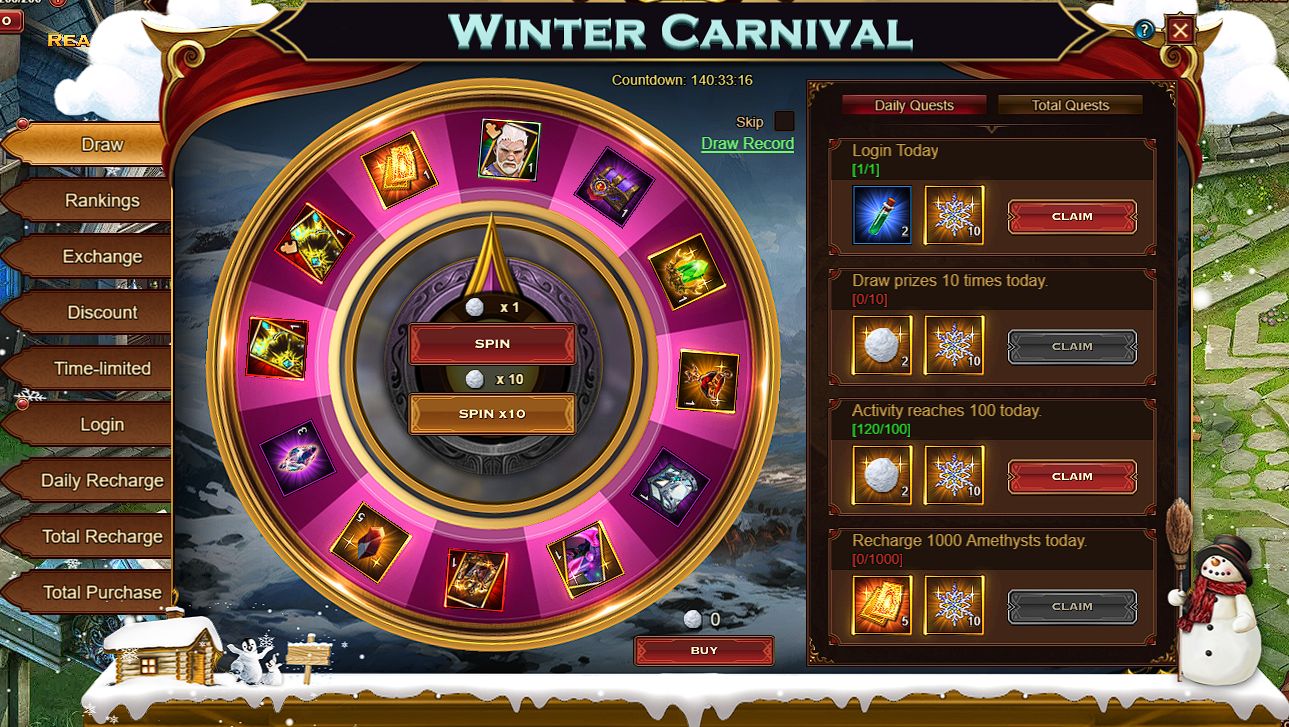Click the SPIN x10 button
The image size is (1289, 727).
(x=492, y=413)
